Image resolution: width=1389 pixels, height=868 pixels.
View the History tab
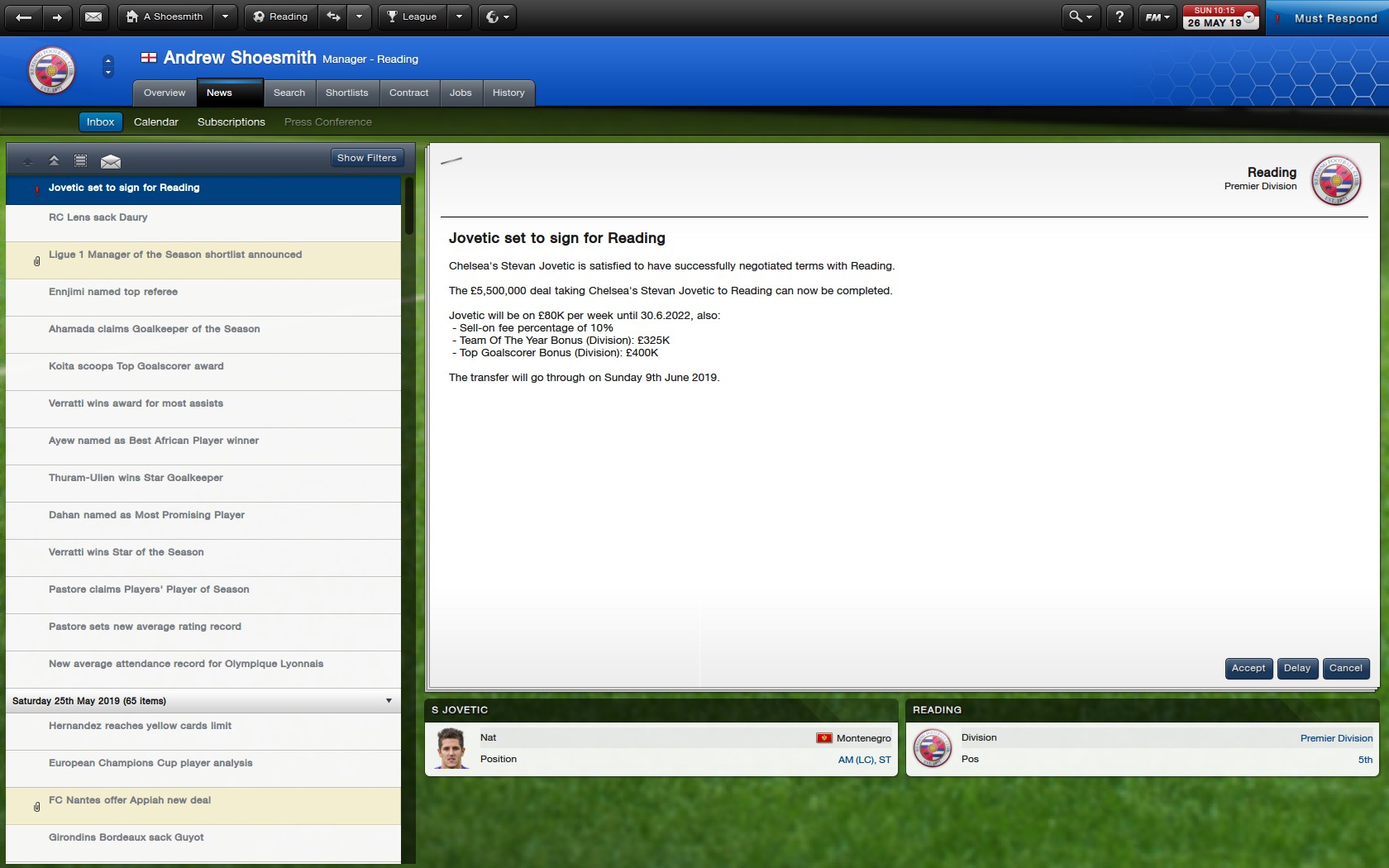click(508, 93)
